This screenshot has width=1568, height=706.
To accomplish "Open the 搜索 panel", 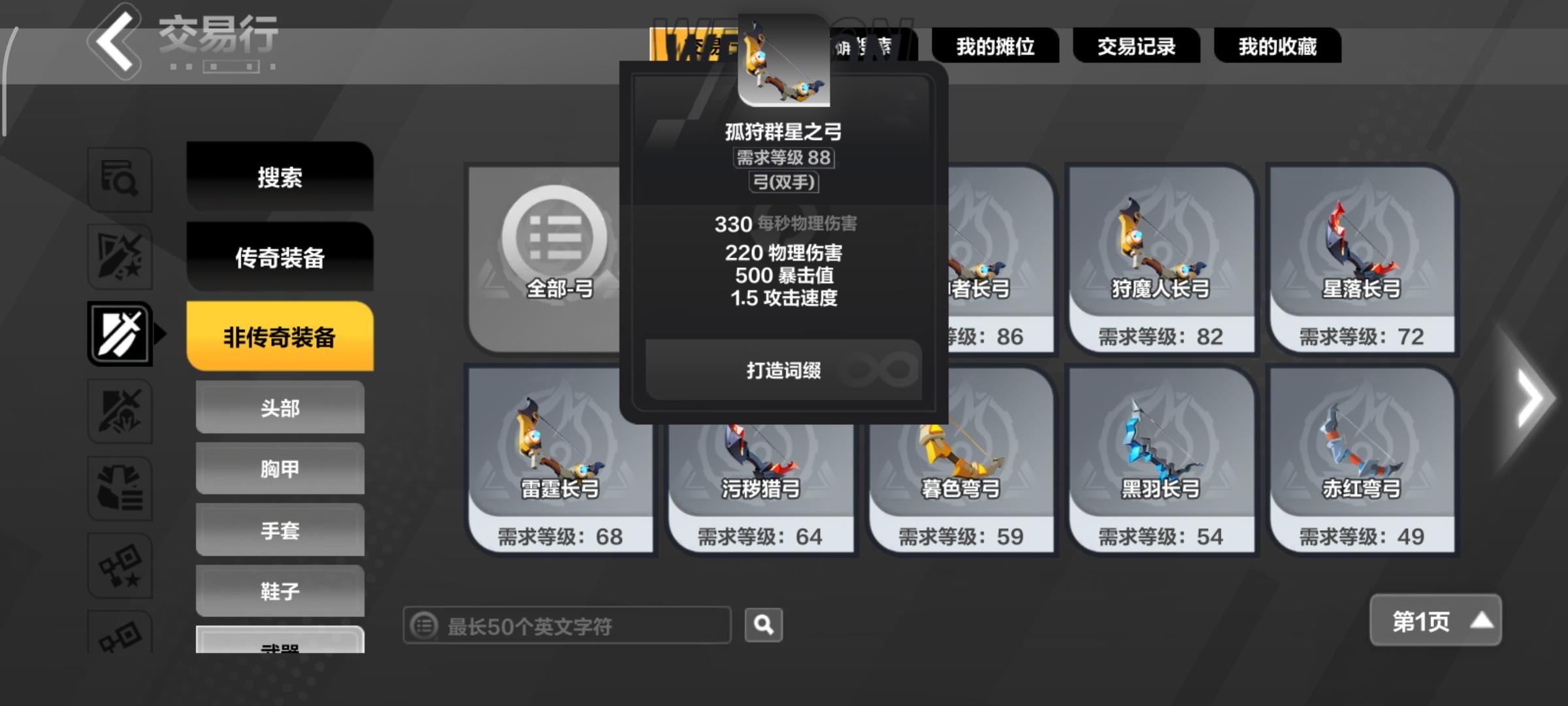I will (280, 178).
